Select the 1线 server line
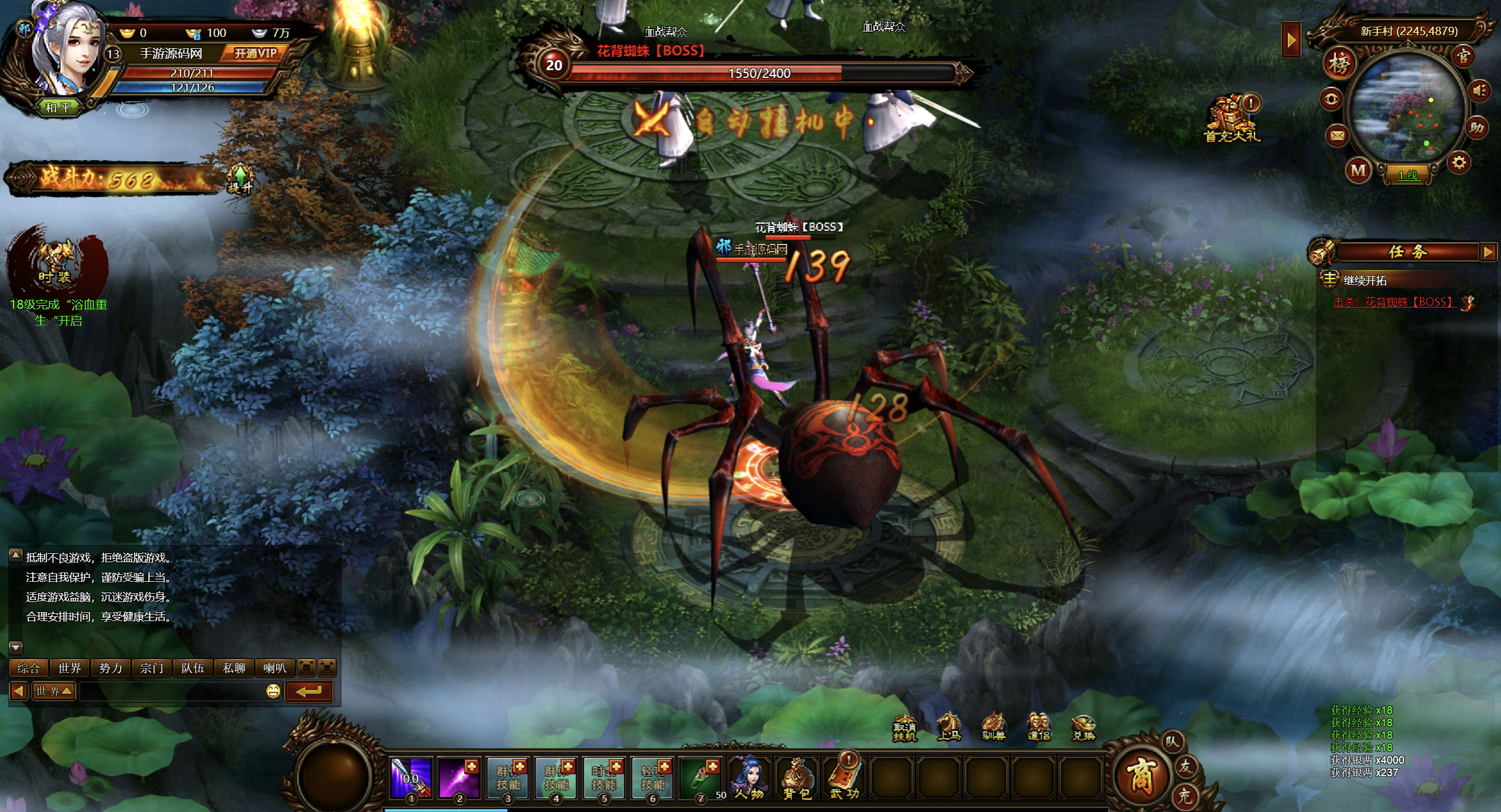The image size is (1501, 812). click(1408, 175)
